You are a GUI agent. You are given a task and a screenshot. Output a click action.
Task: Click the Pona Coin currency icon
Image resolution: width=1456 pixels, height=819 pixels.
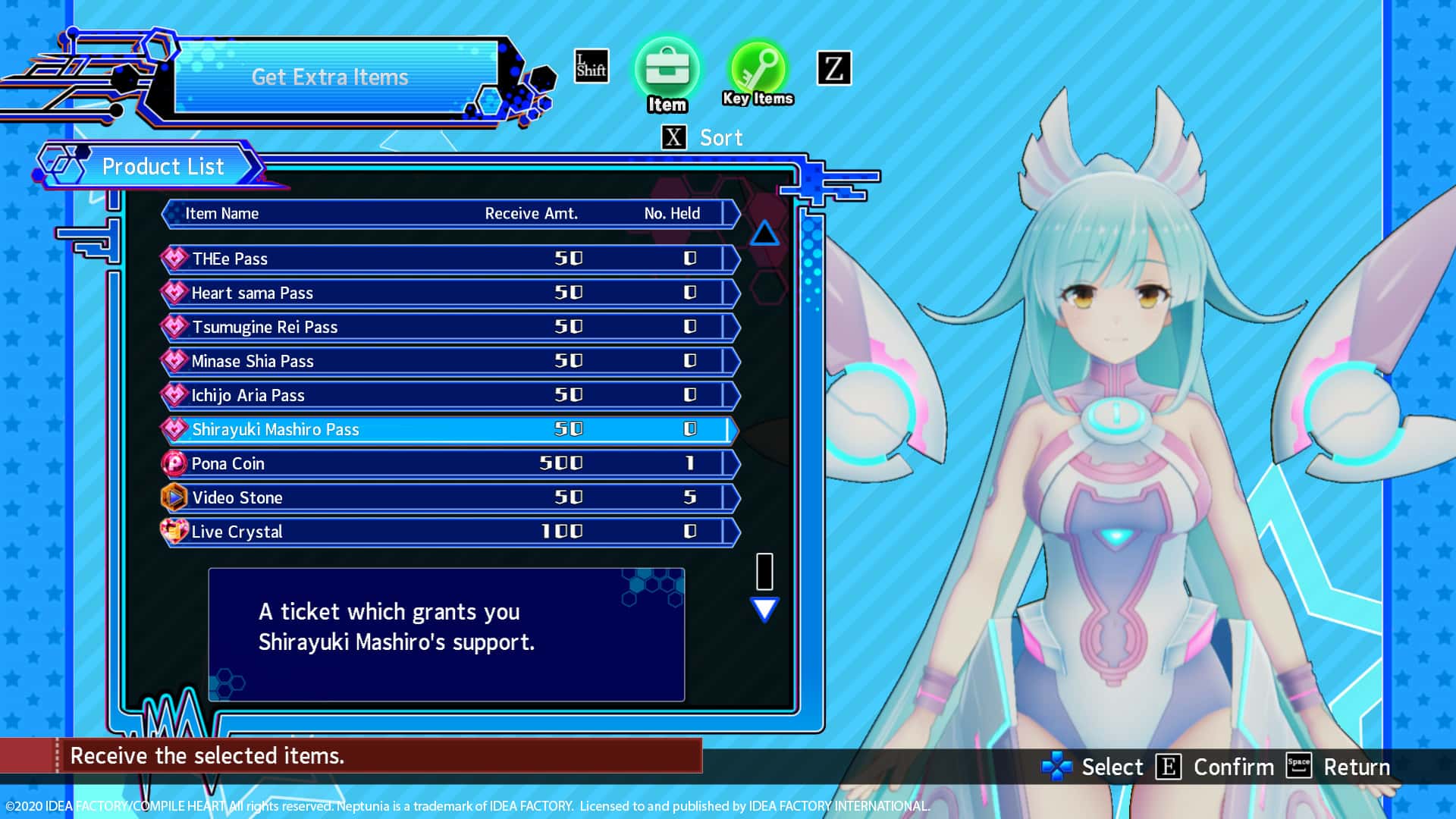point(174,463)
